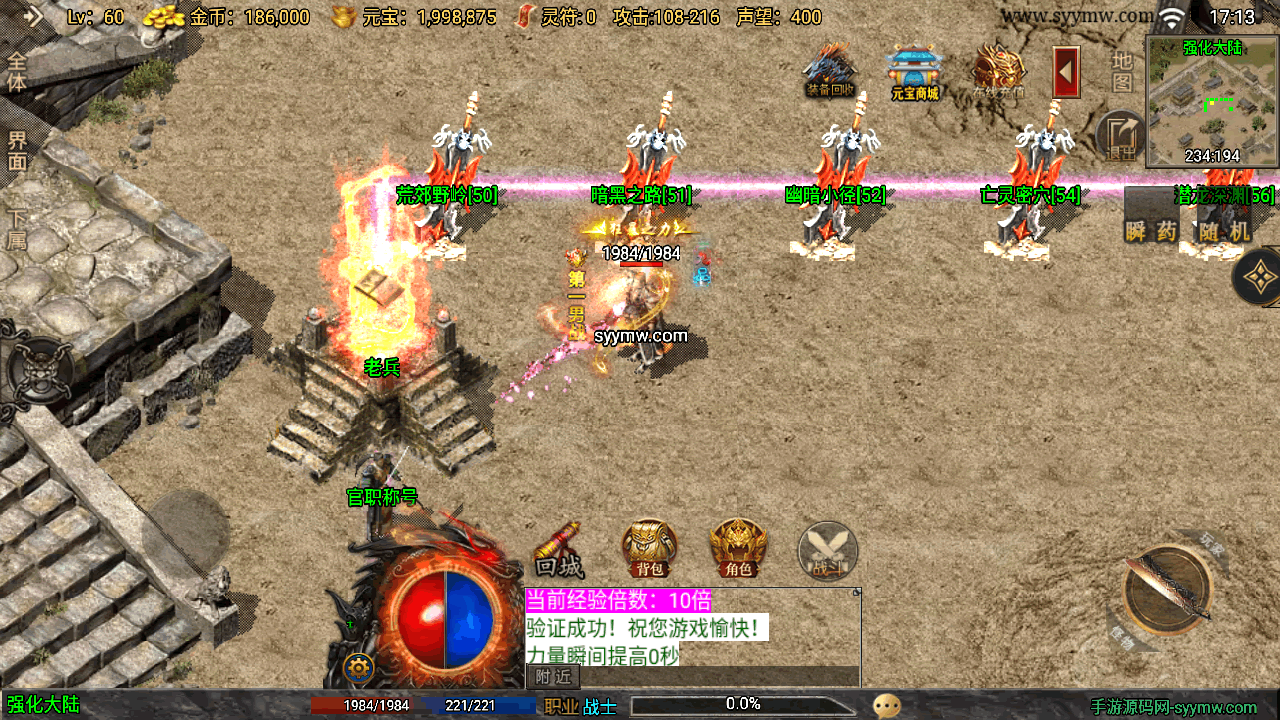Open the 强化大陆 minimap

(1212, 103)
